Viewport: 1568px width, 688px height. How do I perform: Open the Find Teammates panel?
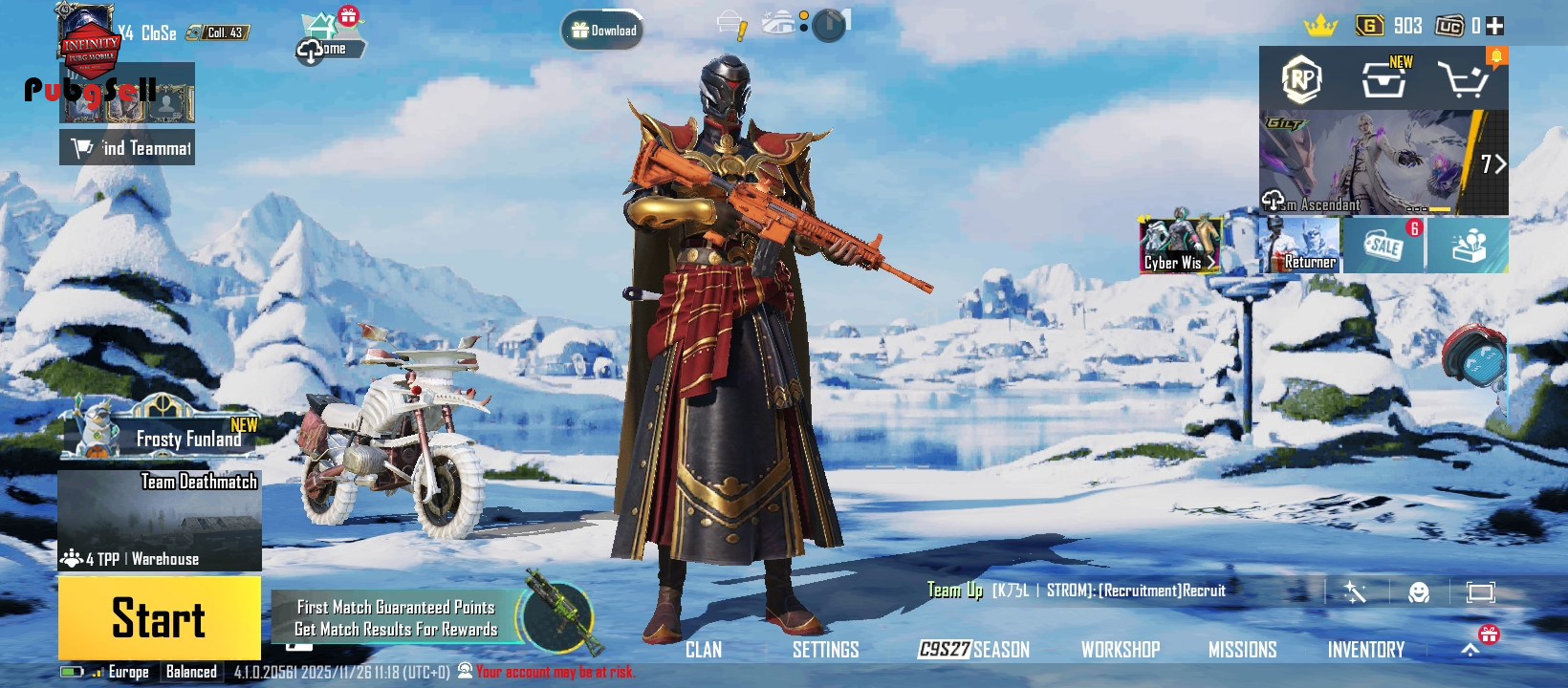(127, 147)
